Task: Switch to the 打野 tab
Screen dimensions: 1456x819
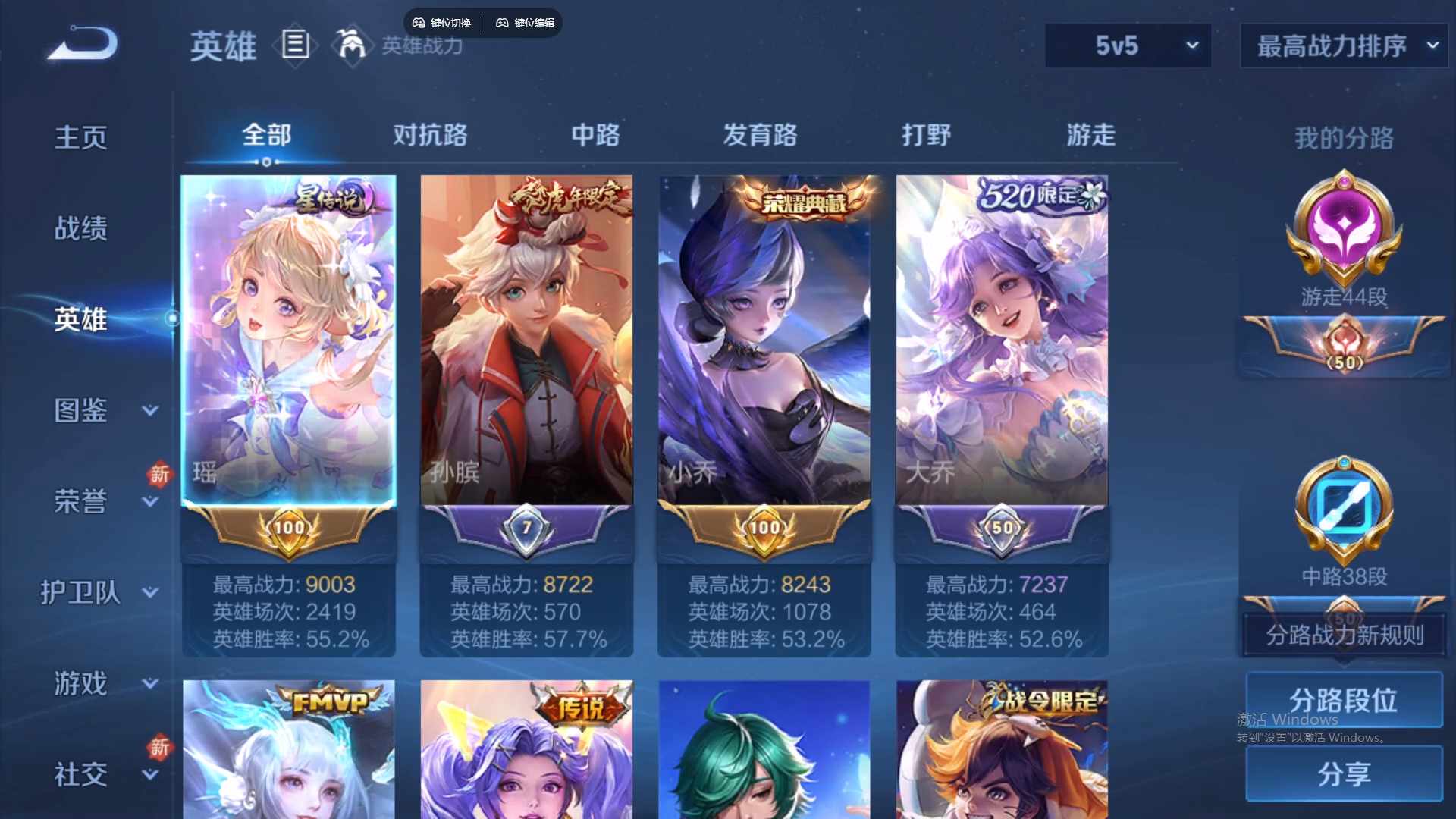Action: [x=927, y=135]
